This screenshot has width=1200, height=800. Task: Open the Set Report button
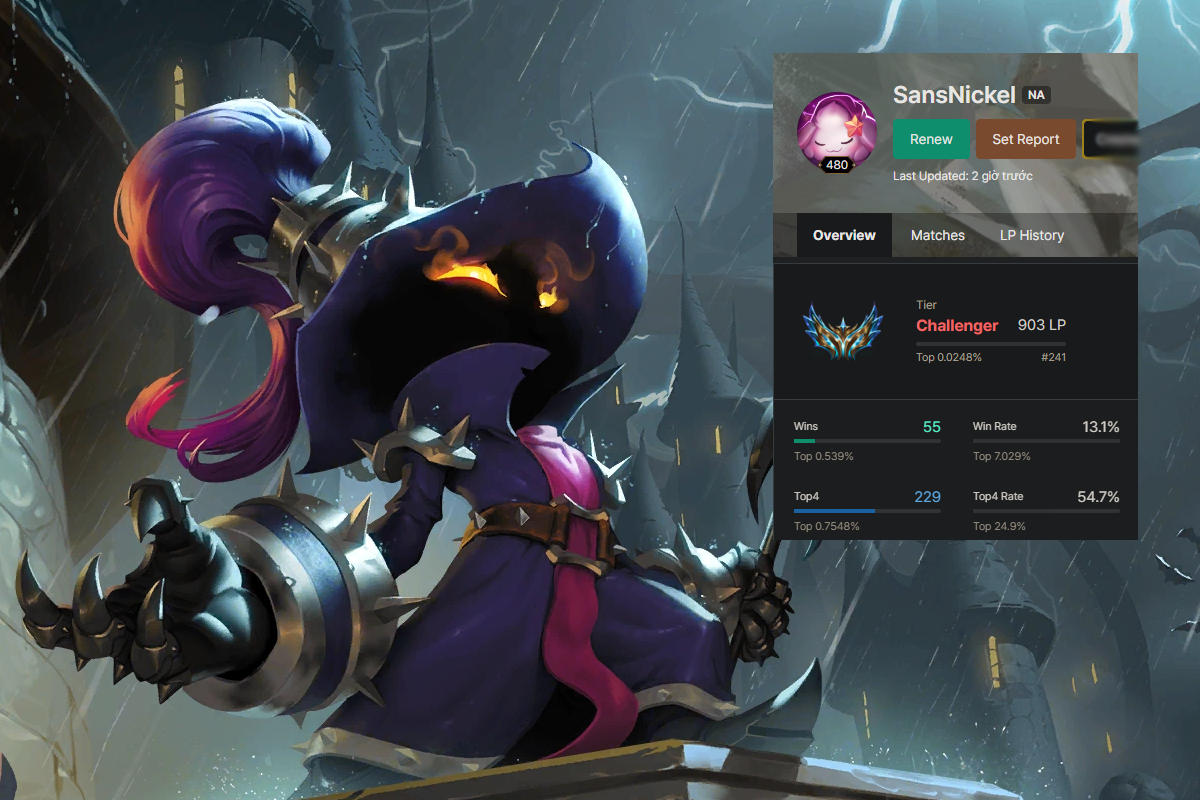coord(1025,139)
